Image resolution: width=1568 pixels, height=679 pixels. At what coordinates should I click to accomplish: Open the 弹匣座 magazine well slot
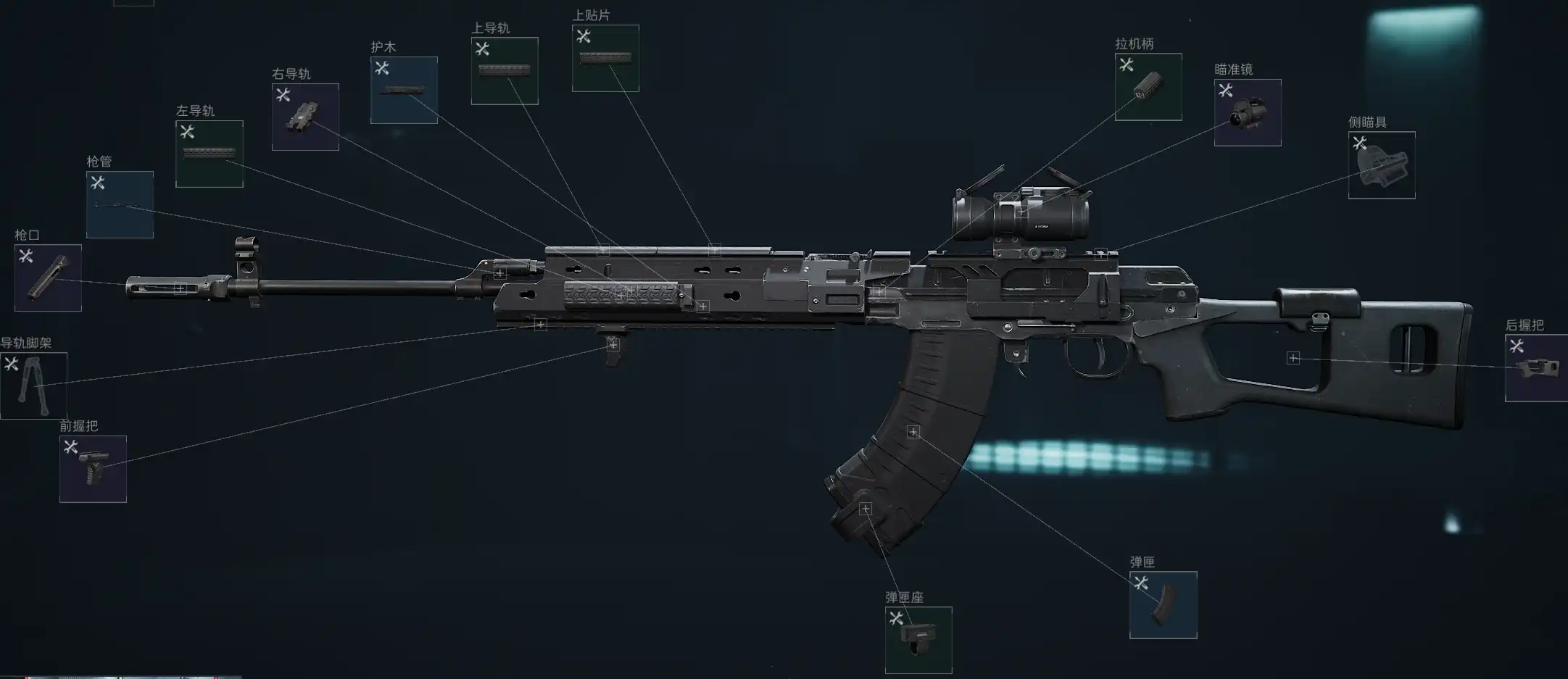click(x=918, y=640)
